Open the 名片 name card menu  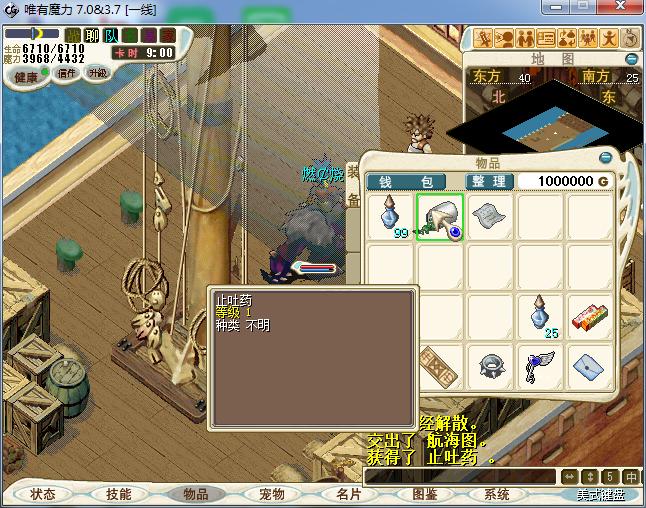pyautogui.click(x=348, y=494)
